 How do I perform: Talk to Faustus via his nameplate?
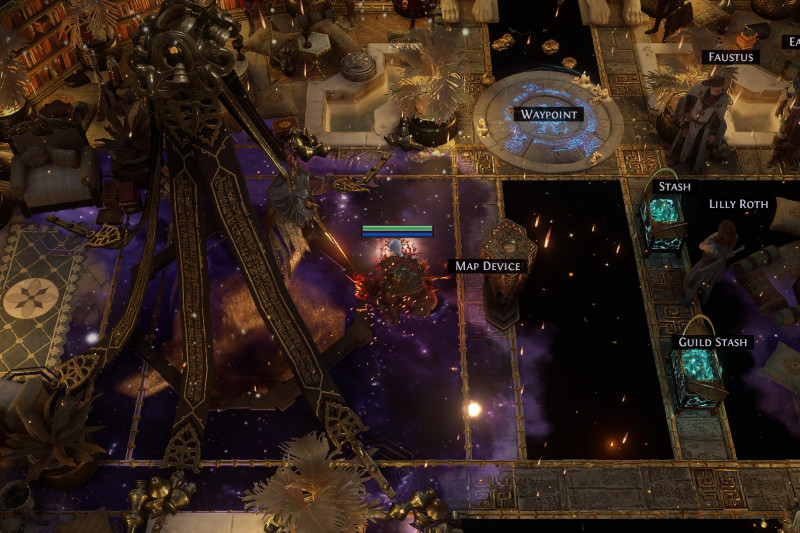(x=730, y=57)
